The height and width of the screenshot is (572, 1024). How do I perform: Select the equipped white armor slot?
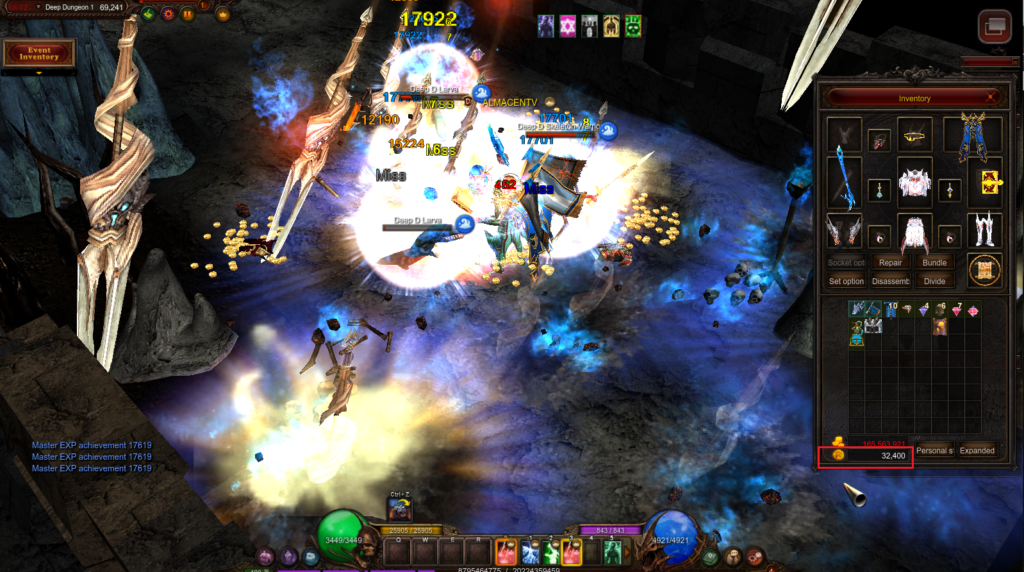click(914, 183)
